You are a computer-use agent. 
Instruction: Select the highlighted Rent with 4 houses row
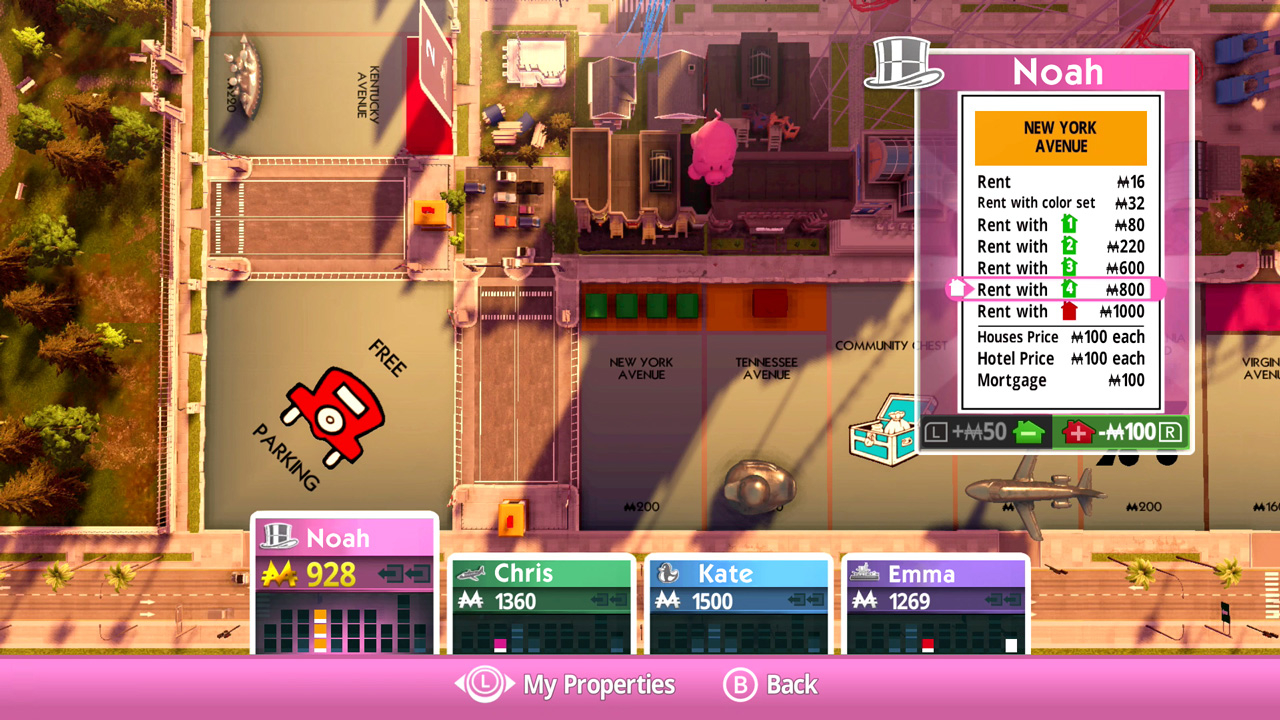pos(1060,289)
